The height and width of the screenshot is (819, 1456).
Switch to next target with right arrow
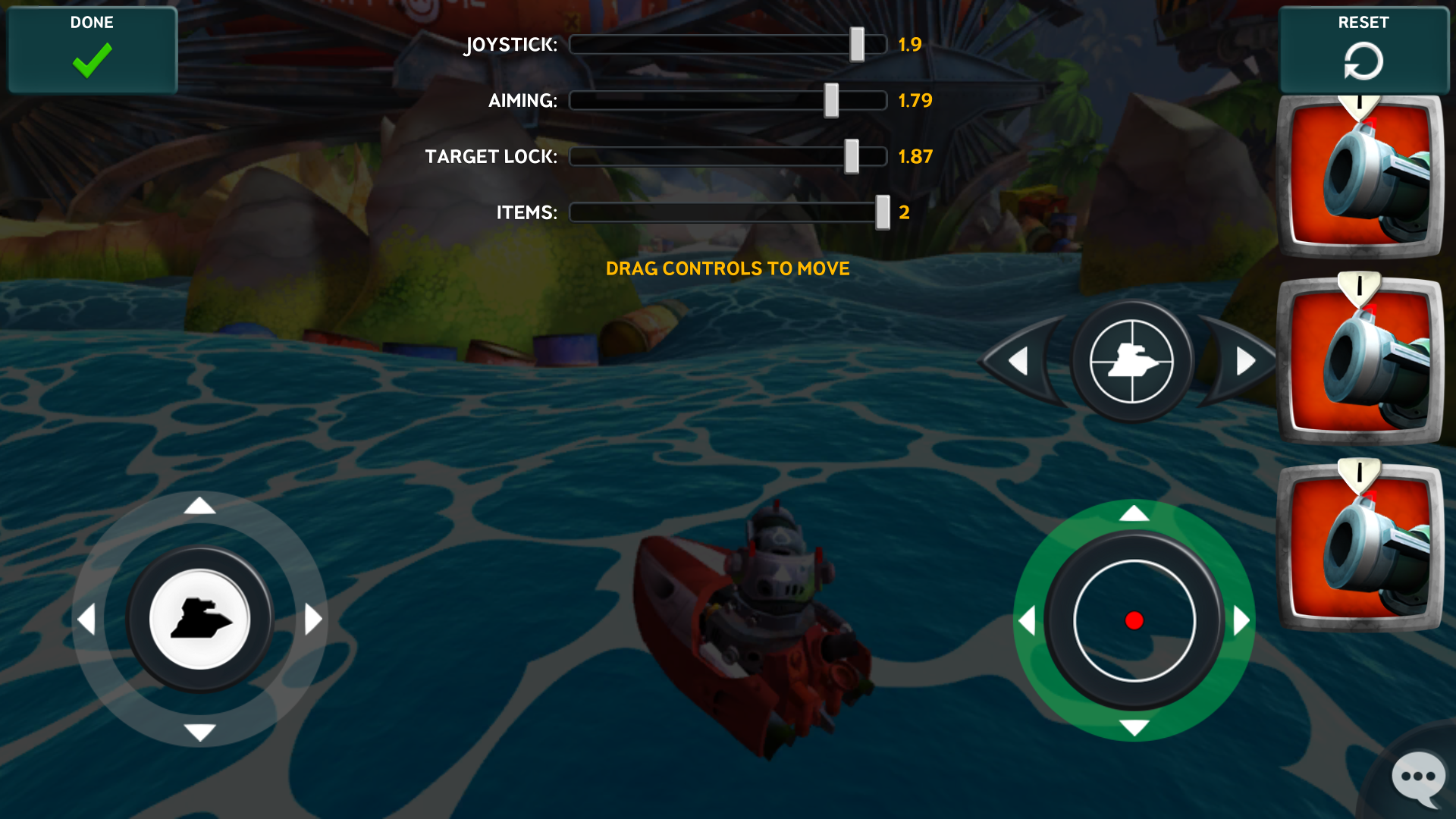pos(1244,361)
